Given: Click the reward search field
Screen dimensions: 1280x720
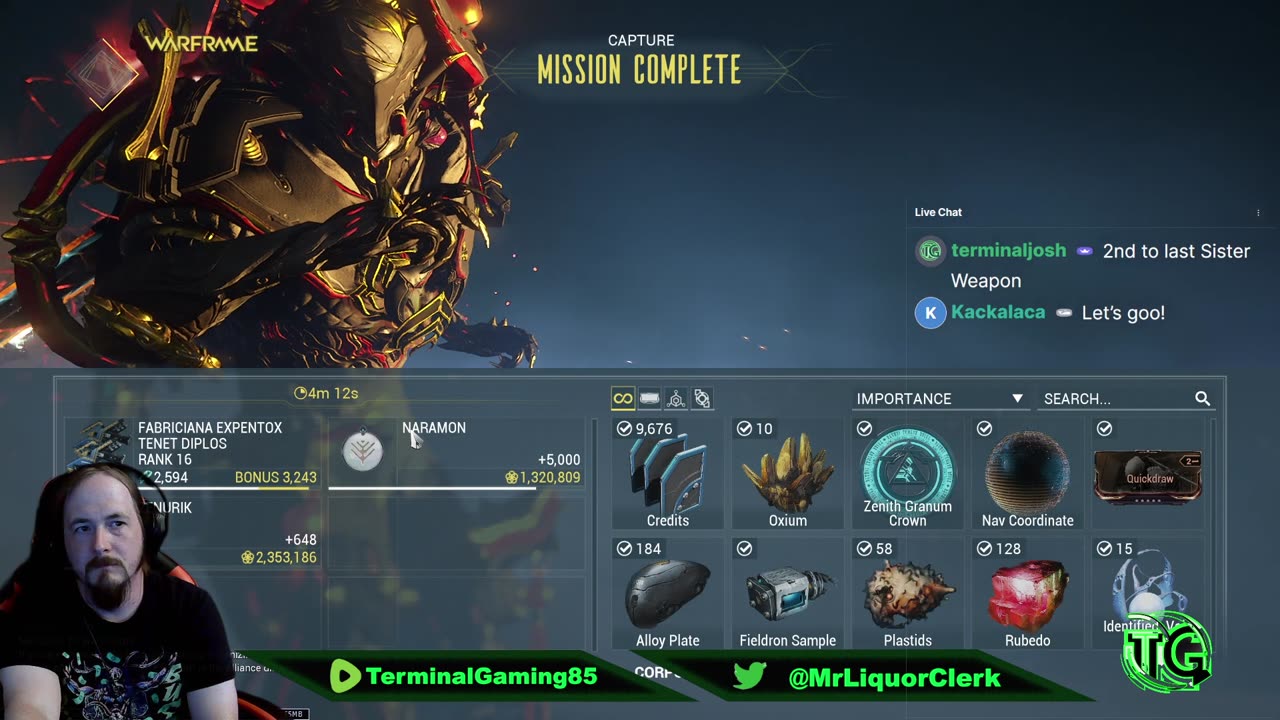Looking at the screenshot, I should click(1115, 398).
